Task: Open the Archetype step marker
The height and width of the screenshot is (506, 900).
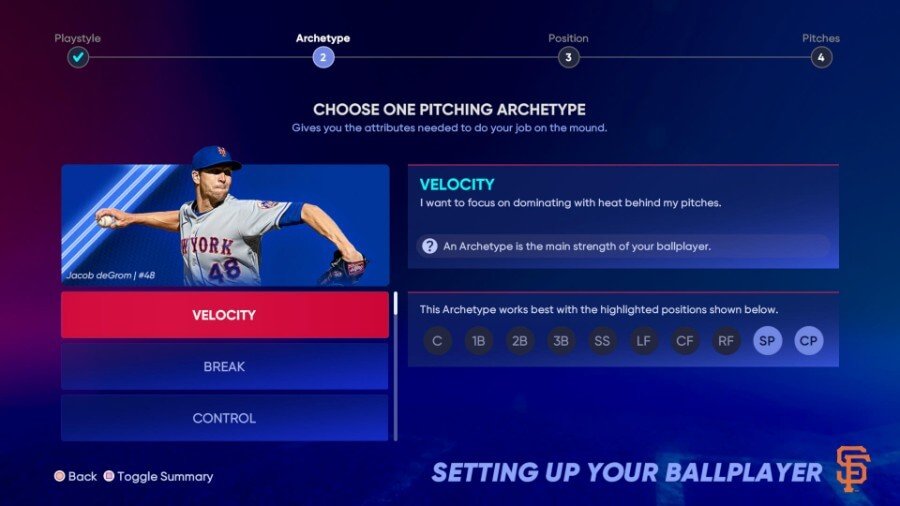Action: pyautogui.click(x=323, y=57)
